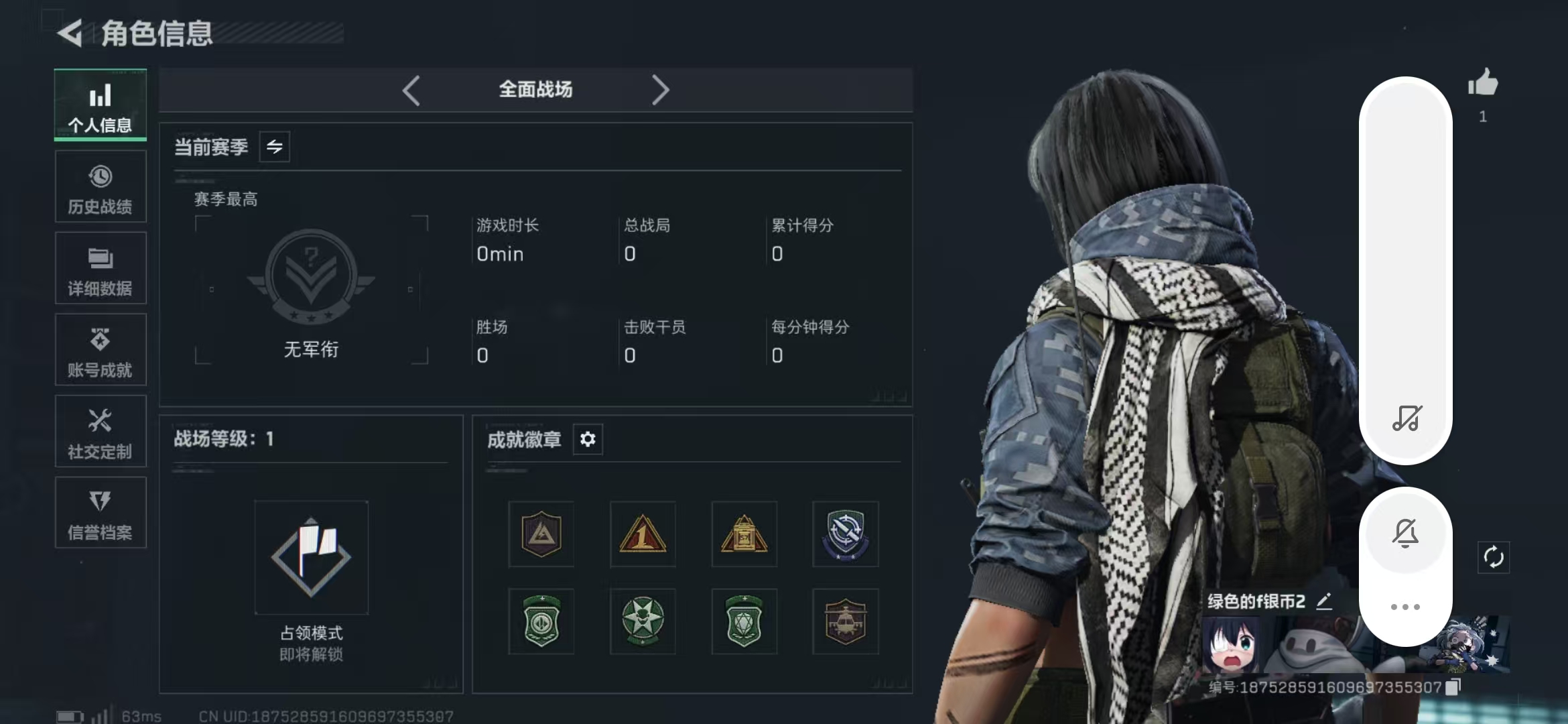Select the green star medal badge
The image size is (1568, 724).
643,621
